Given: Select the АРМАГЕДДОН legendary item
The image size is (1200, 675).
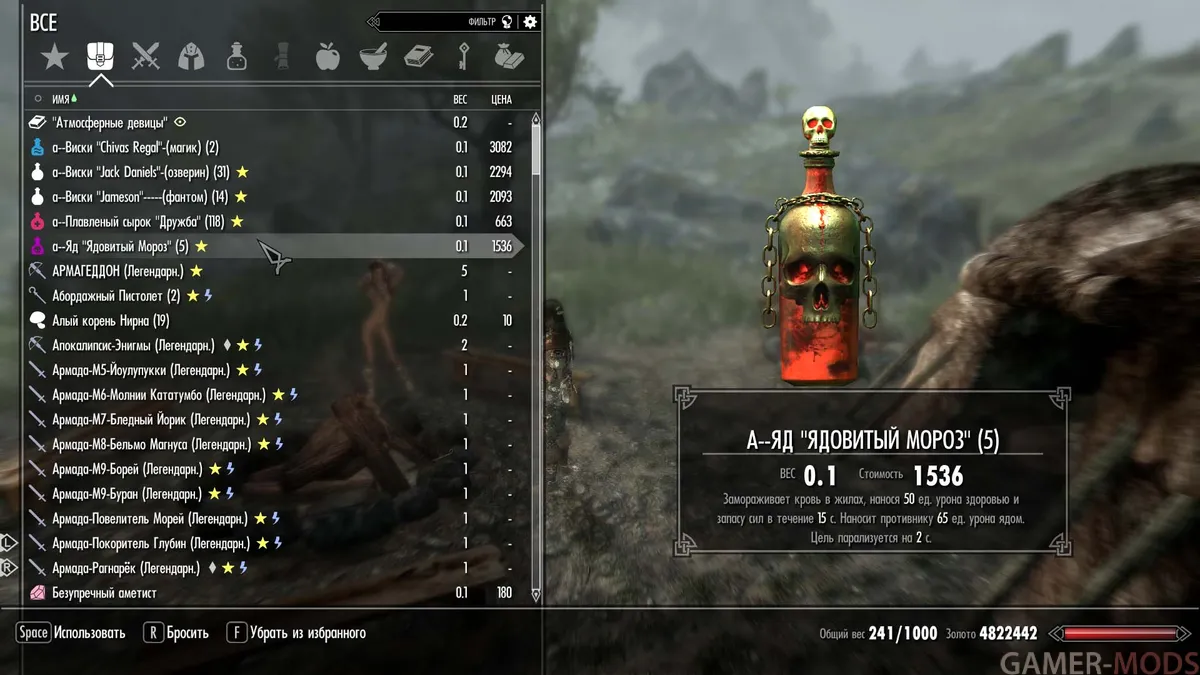Looking at the screenshot, I should [x=118, y=271].
